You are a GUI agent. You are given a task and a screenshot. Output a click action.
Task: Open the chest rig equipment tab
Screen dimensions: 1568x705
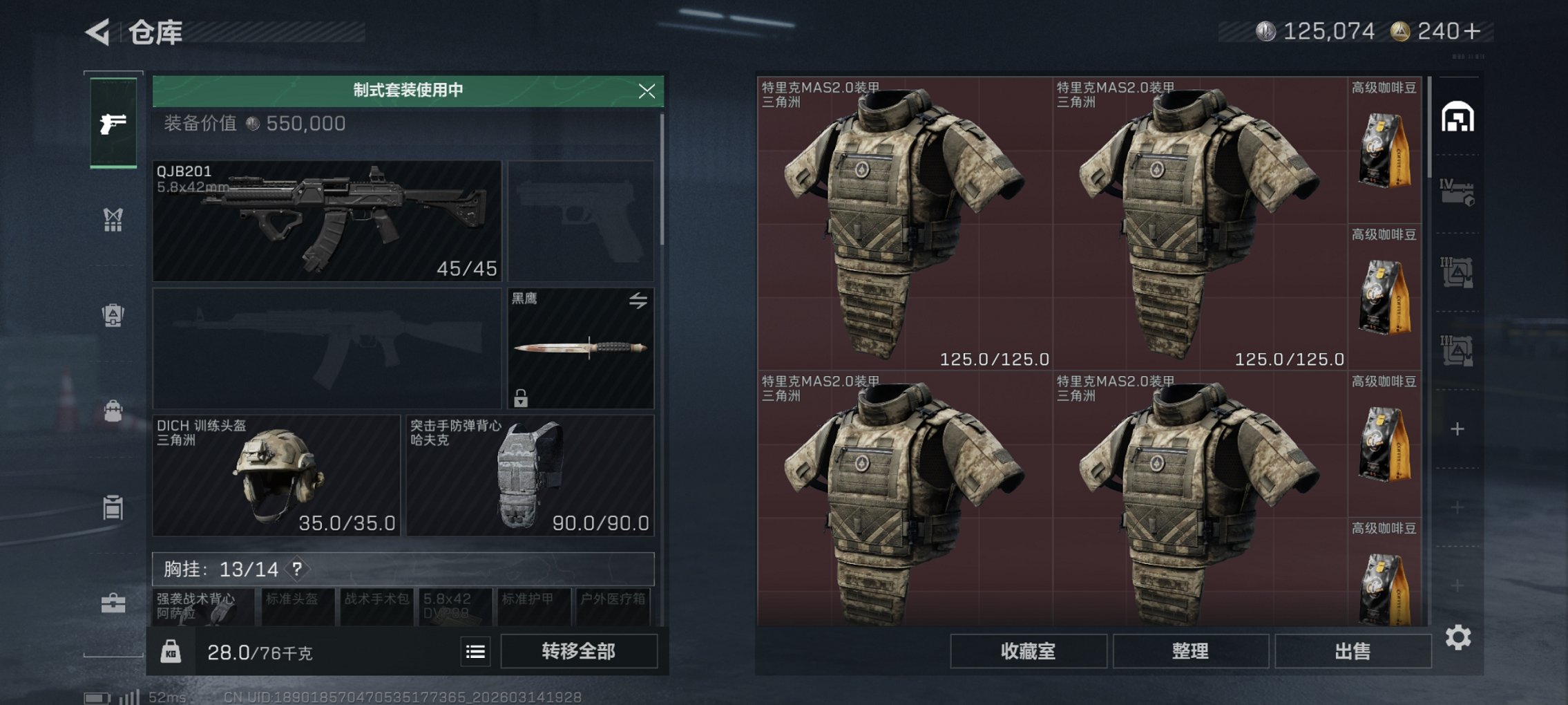(x=115, y=220)
